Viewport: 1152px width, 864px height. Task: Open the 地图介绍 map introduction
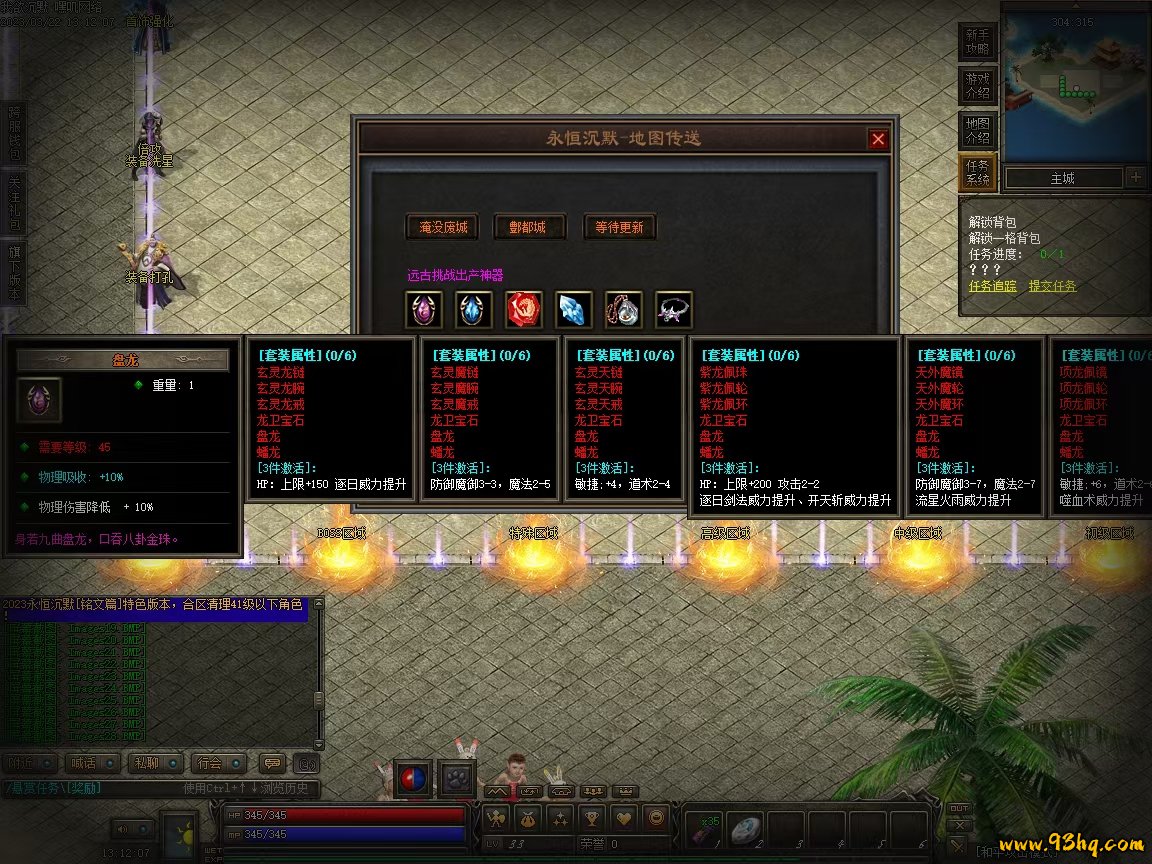pyautogui.click(x=977, y=130)
